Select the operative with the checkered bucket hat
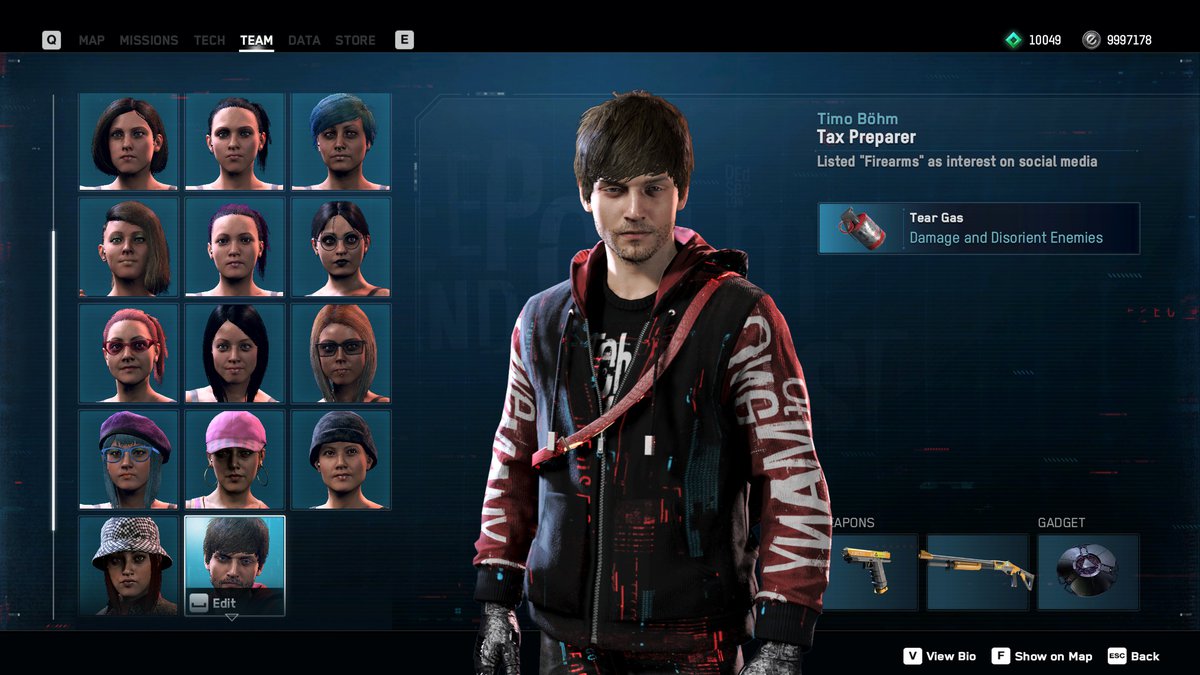 [129, 565]
